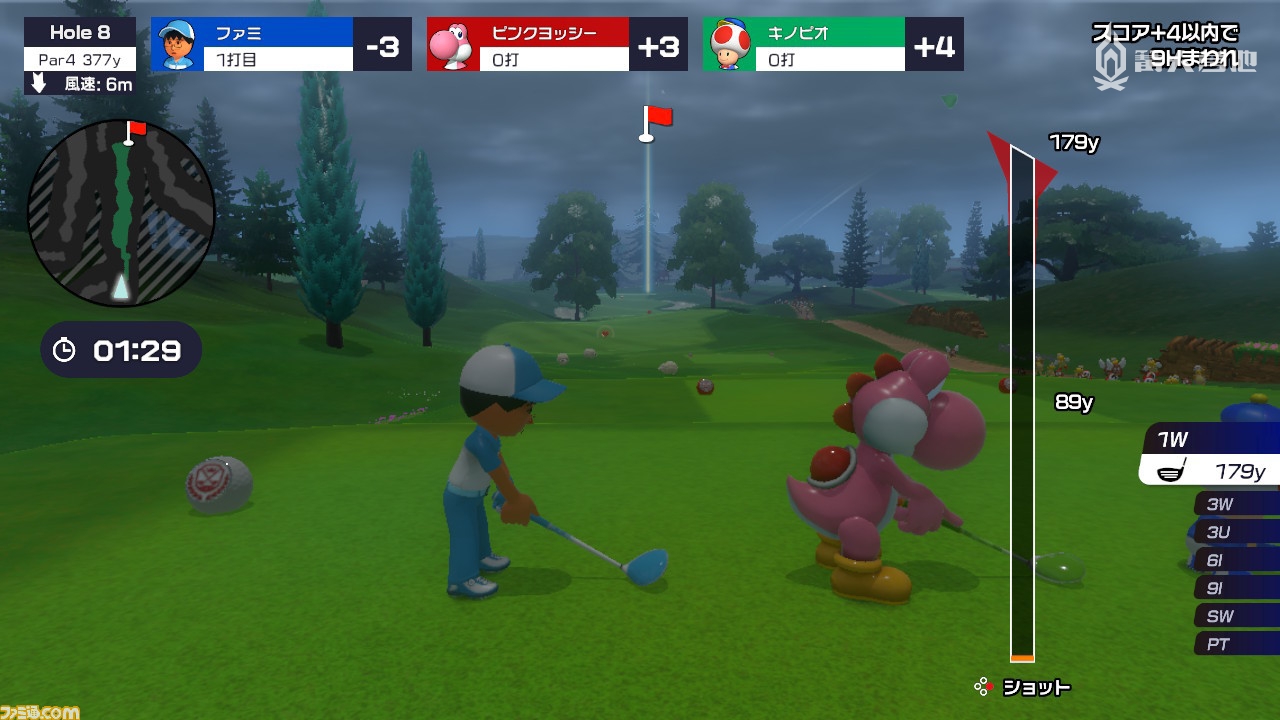Image resolution: width=1280 pixels, height=720 pixels.
Task: Switch to the PT putter
Action: pos(1234,644)
